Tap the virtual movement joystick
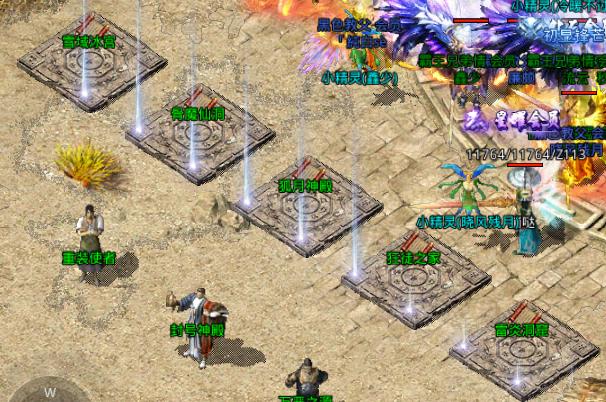 [48, 391]
